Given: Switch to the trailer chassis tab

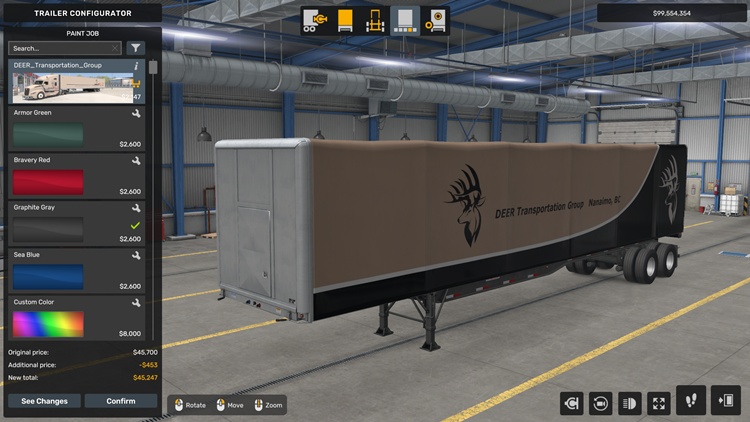Looking at the screenshot, I should (x=375, y=20).
